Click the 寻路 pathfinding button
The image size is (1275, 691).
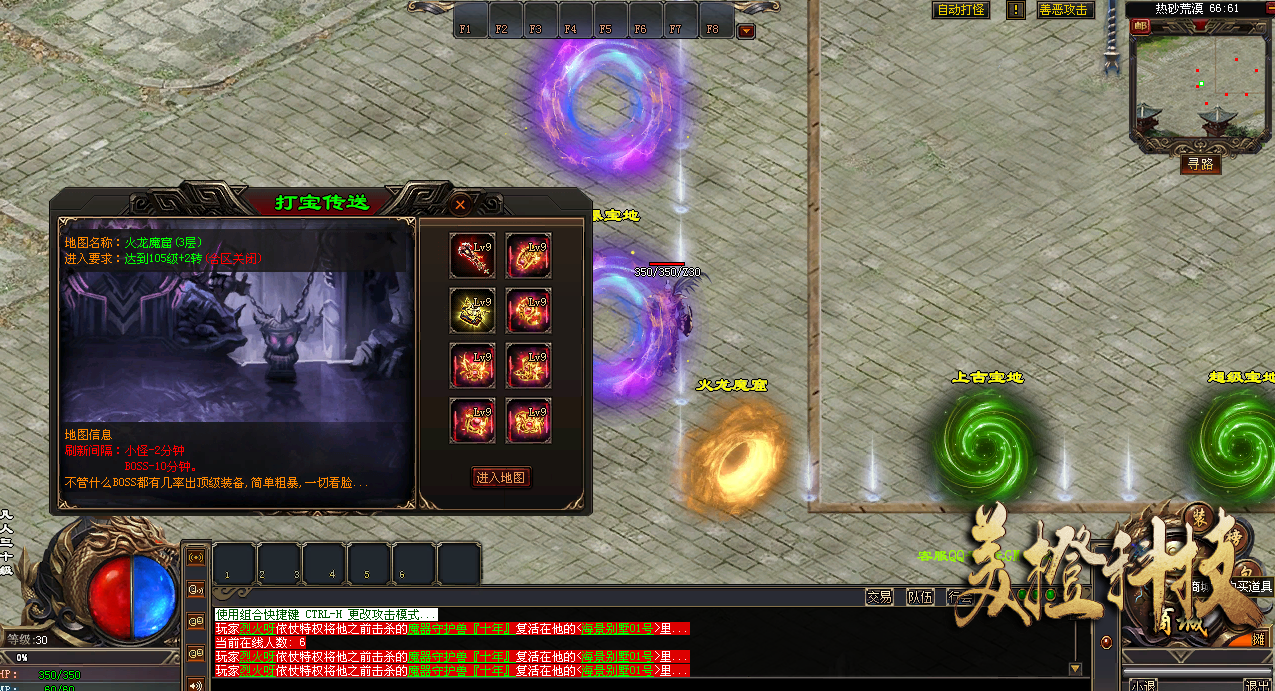click(x=1200, y=164)
